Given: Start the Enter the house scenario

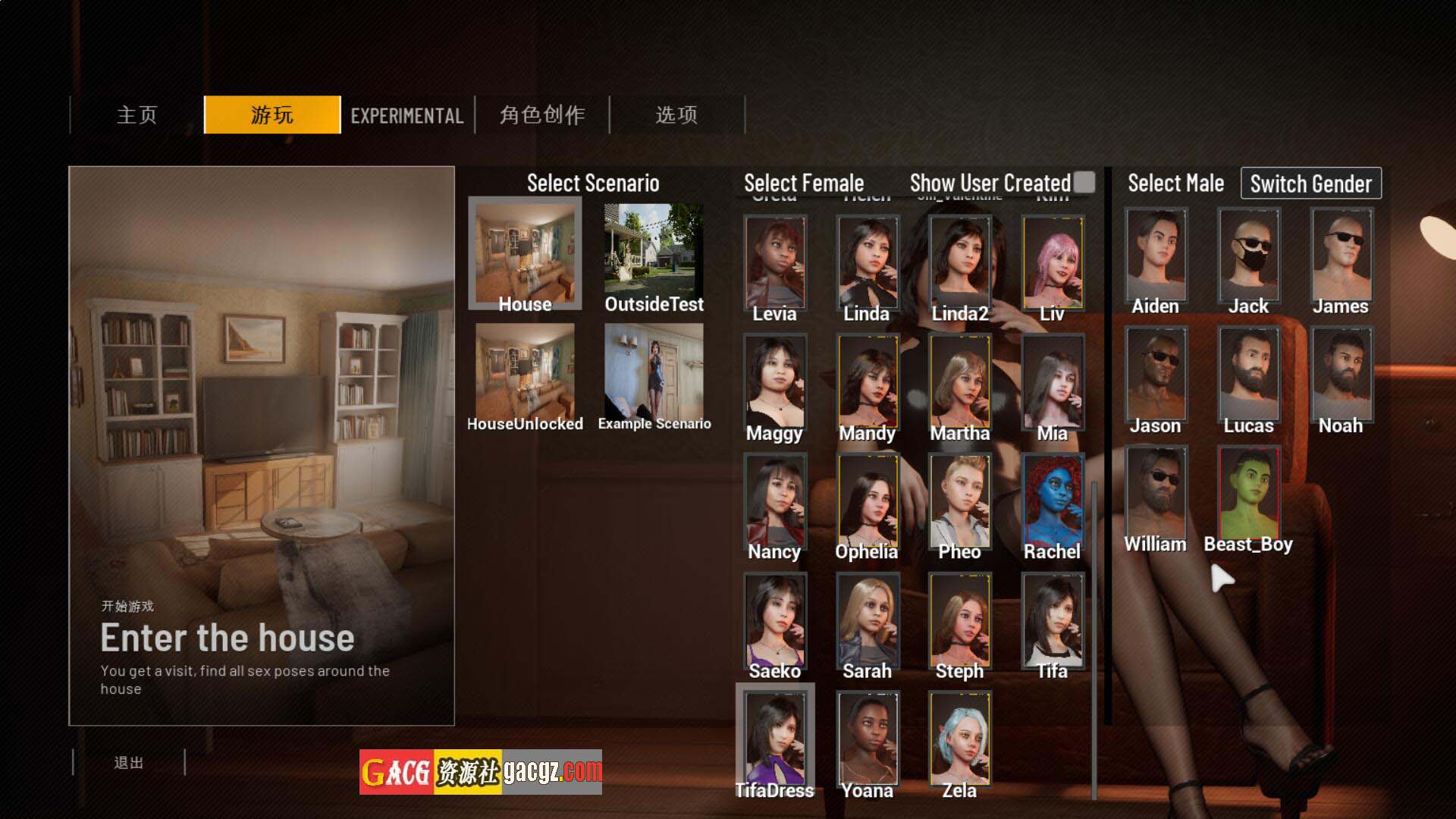Looking at the screenshot, I should (x=227, y=639).
